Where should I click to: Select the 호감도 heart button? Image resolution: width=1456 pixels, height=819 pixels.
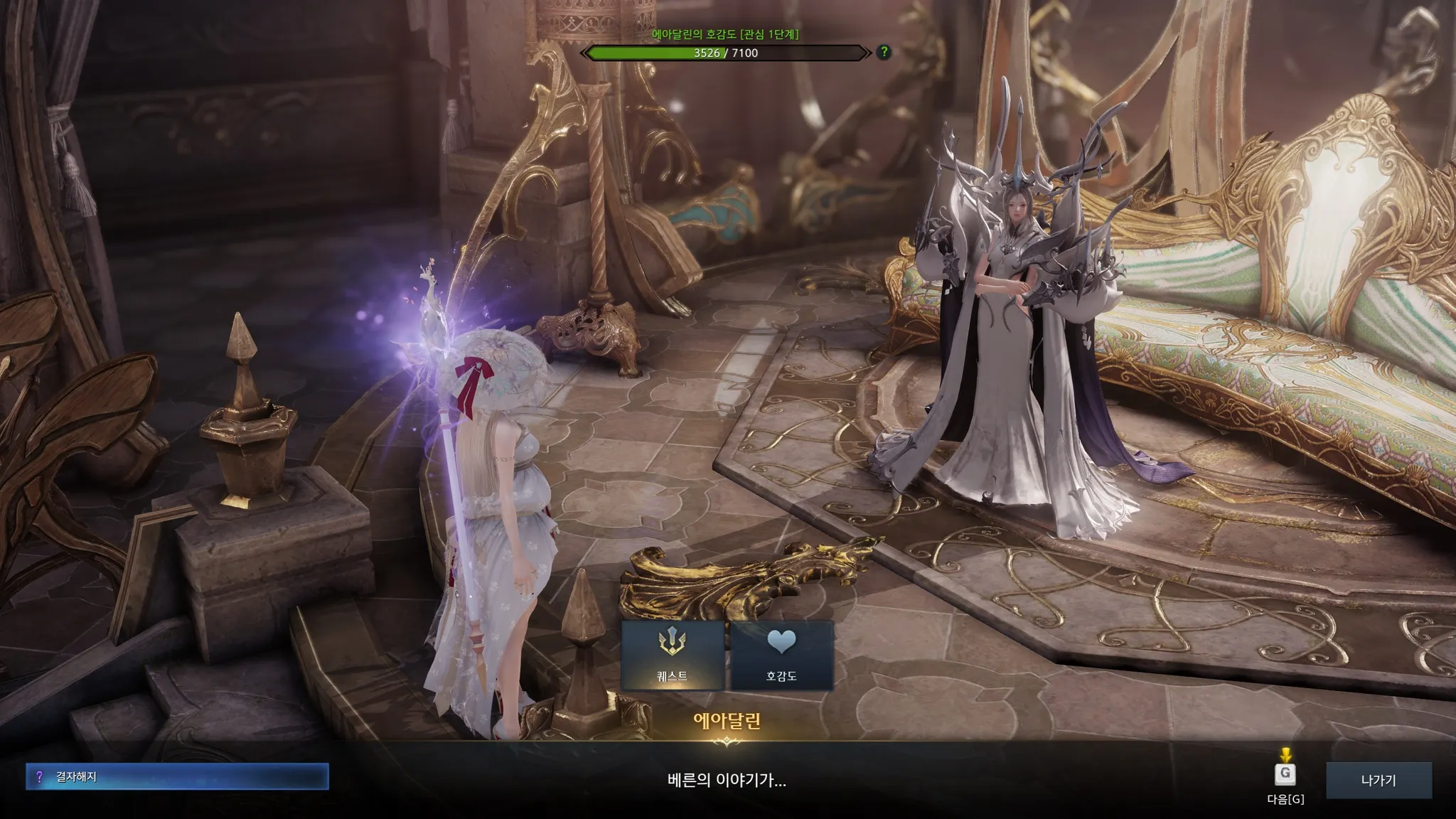pos(781,655)
